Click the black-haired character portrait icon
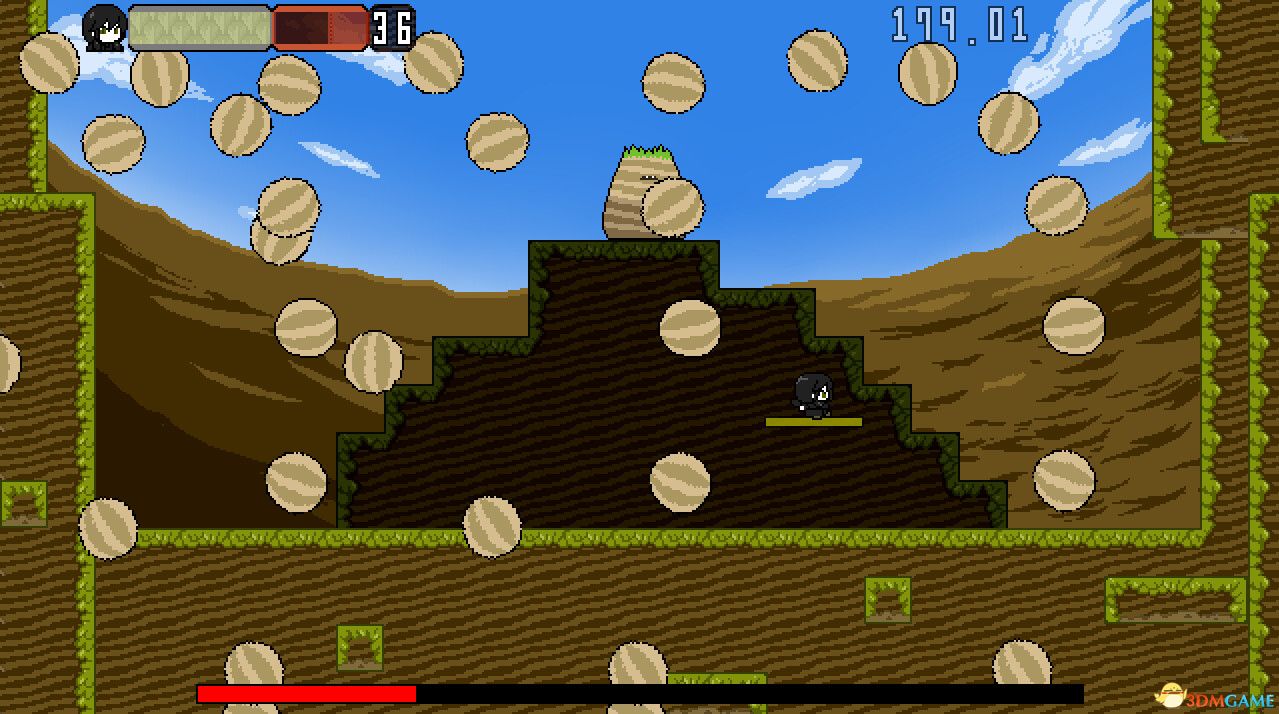The width and height of the screenshot is (1279, 714). [104, 28]
